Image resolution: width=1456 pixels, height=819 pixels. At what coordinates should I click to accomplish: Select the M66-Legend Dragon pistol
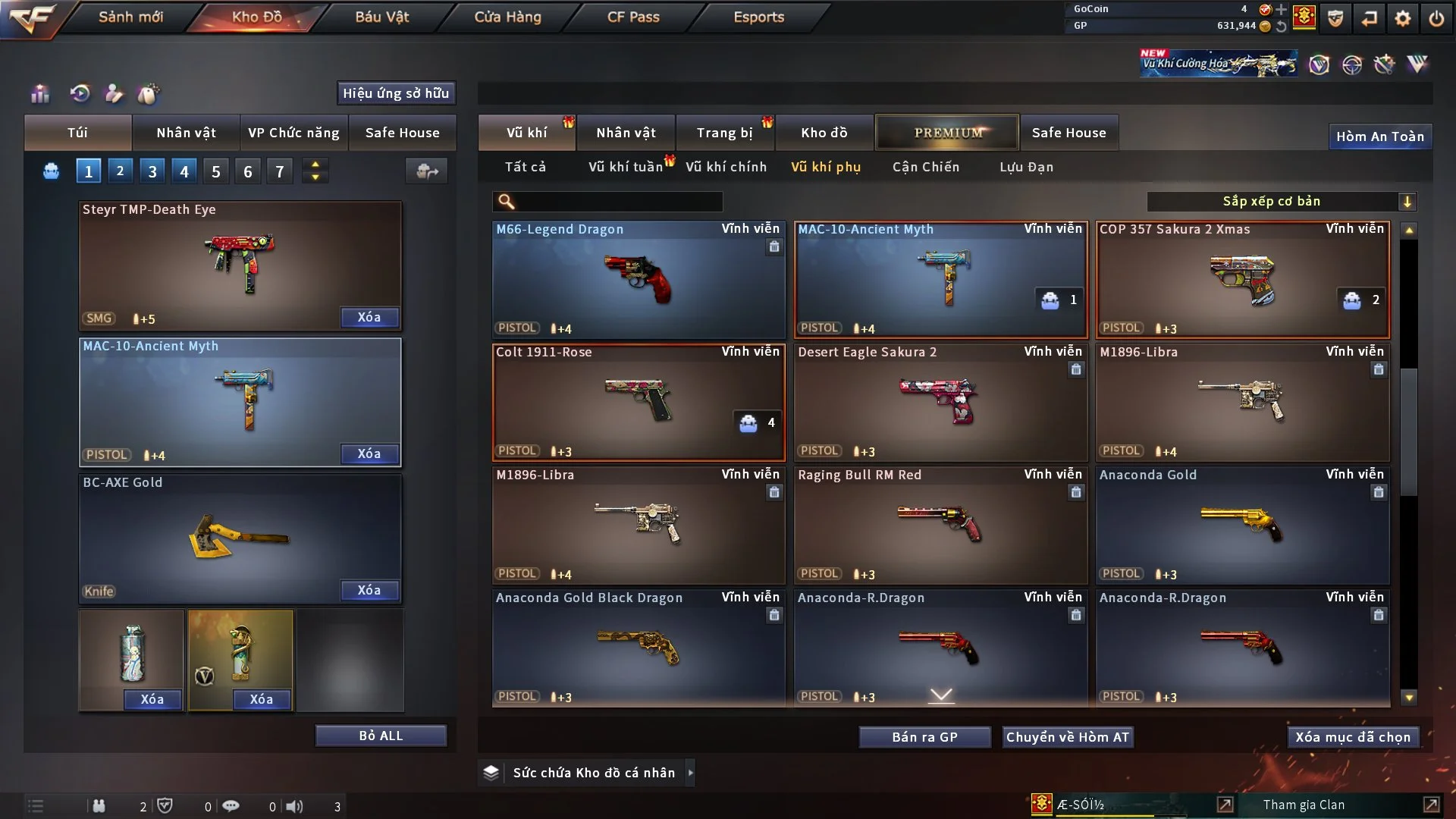(x=638, y=279)
